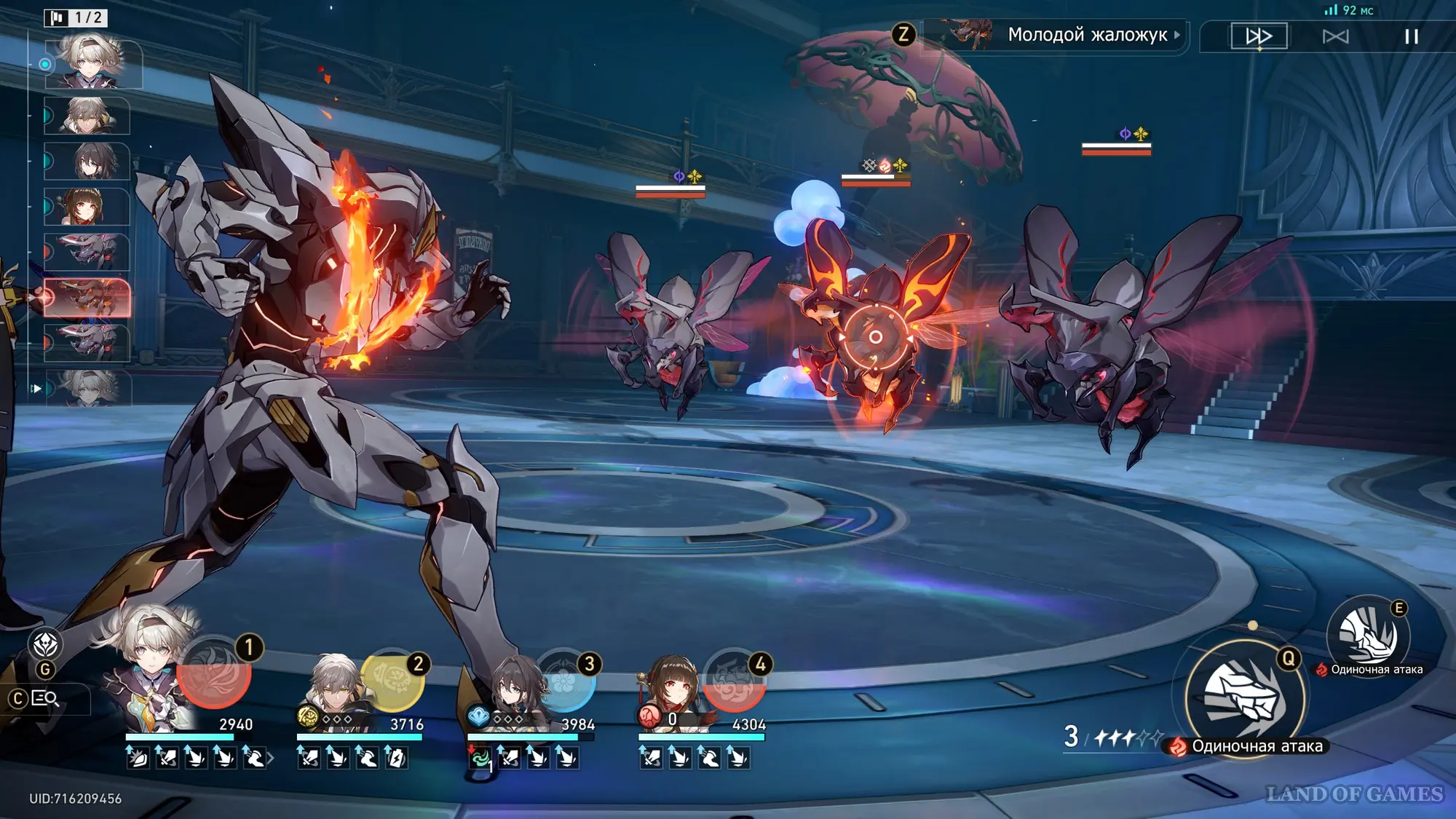Trigger Firefly's red ultimate numbered 1
The image size is (1456, 819).
[x=214, y=673]
